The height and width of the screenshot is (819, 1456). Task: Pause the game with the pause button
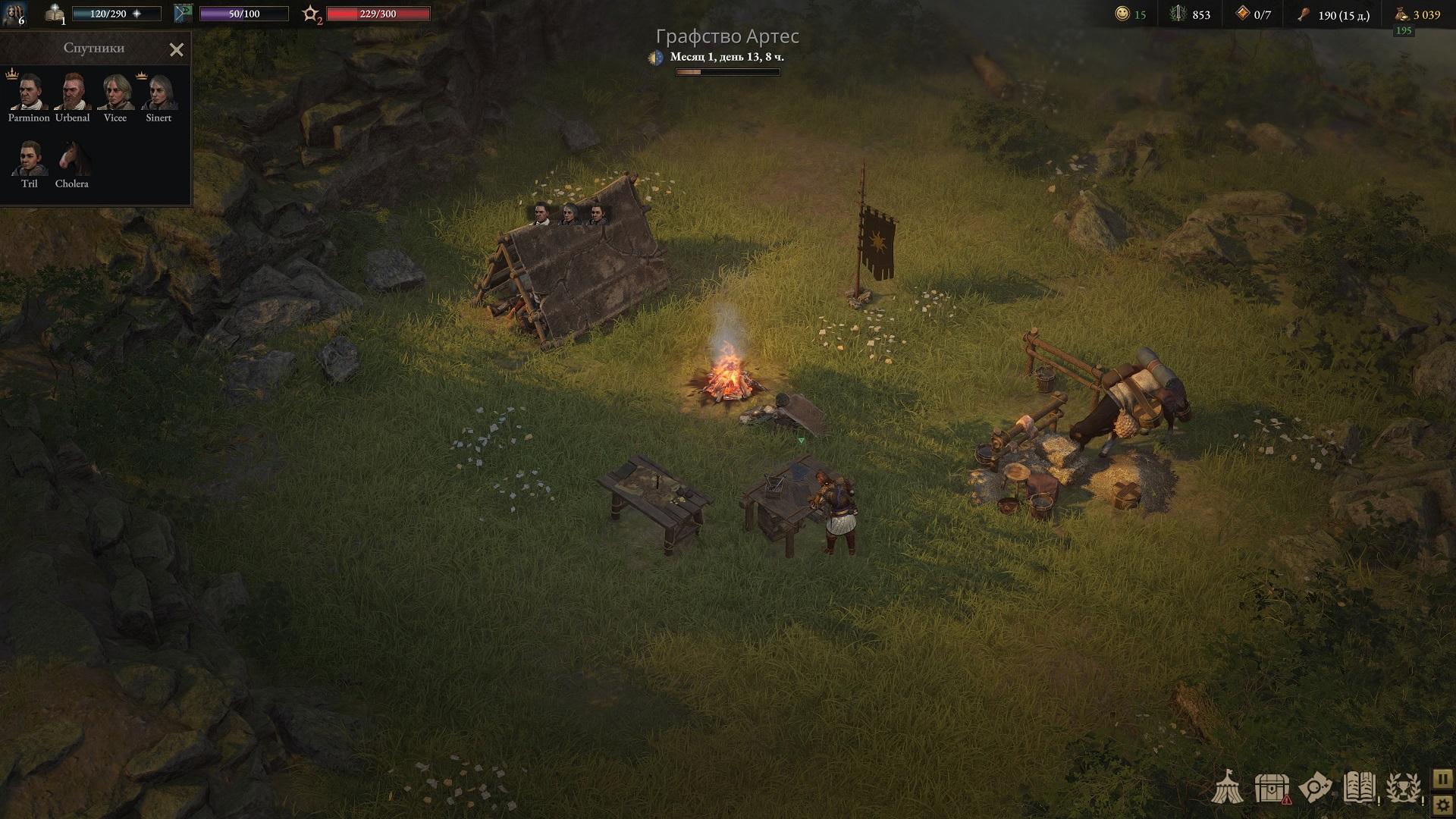coord(1442,779)
